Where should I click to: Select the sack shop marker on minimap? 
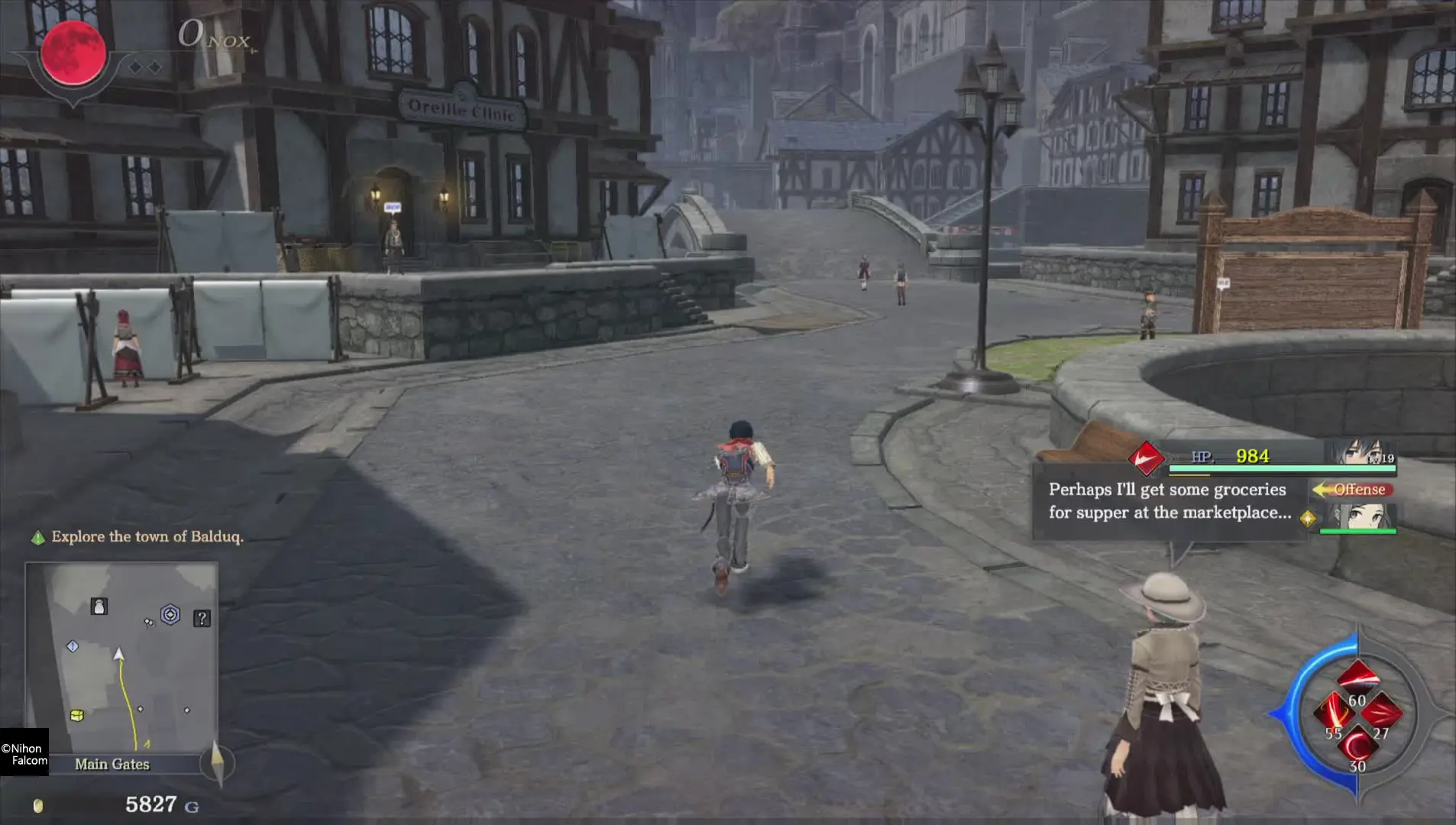pos(99,607)
